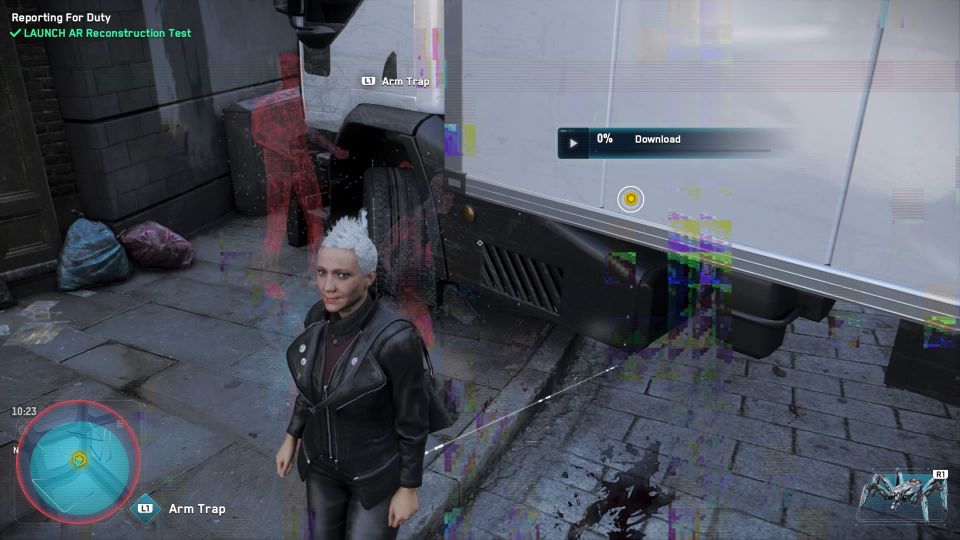Click the yellow hexagon download marker

click(x=631, y=199)
